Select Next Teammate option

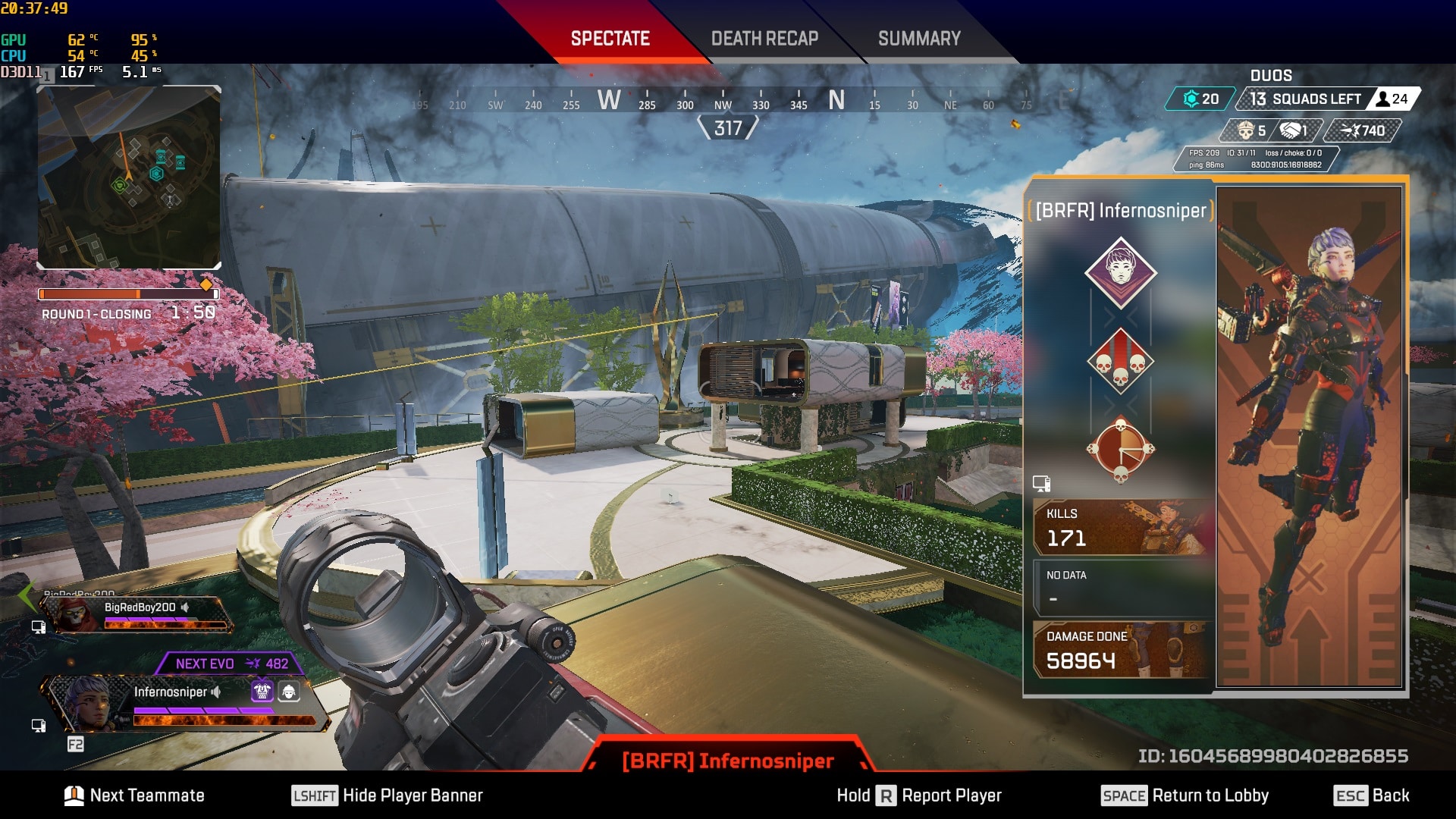tap(135, 795)
